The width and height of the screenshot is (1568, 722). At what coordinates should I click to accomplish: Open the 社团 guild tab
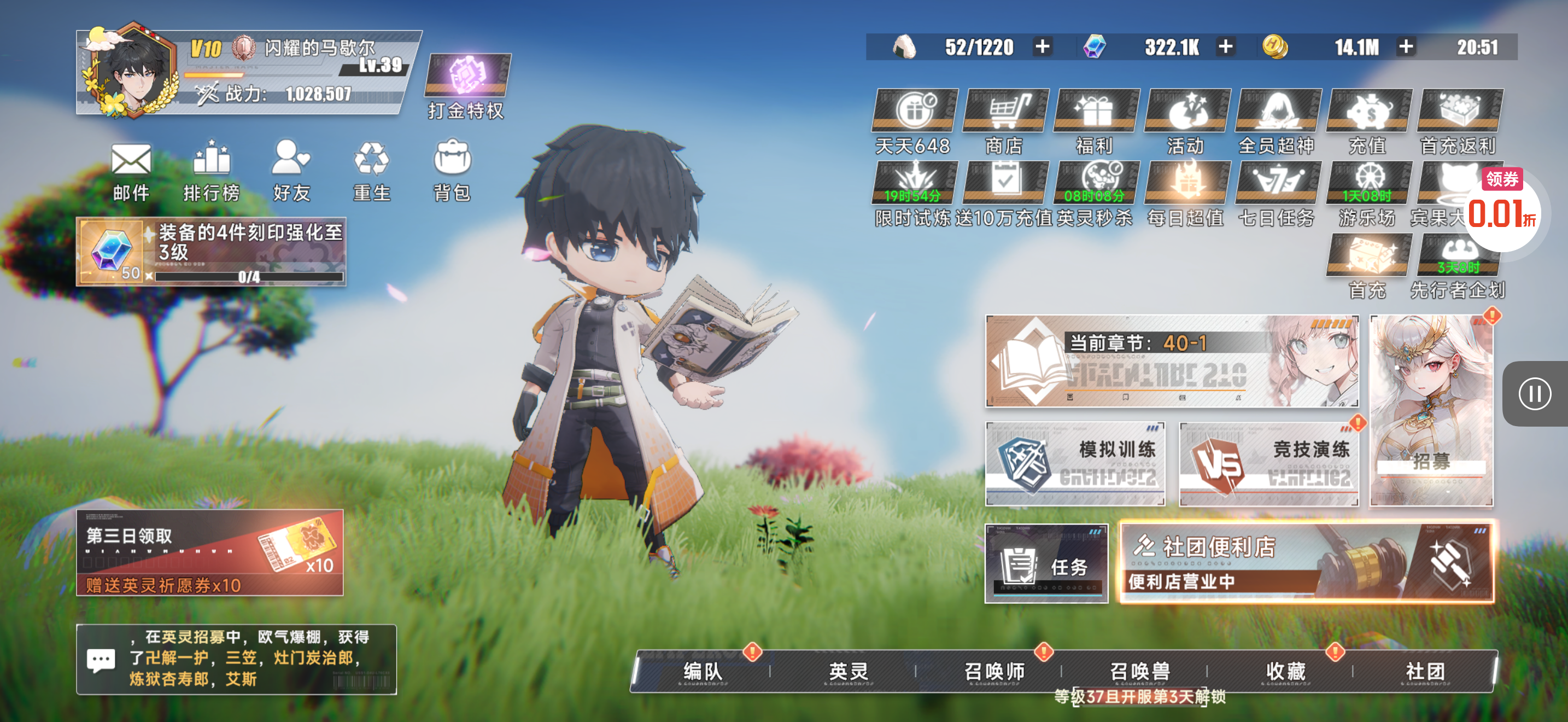point(1424,672)
